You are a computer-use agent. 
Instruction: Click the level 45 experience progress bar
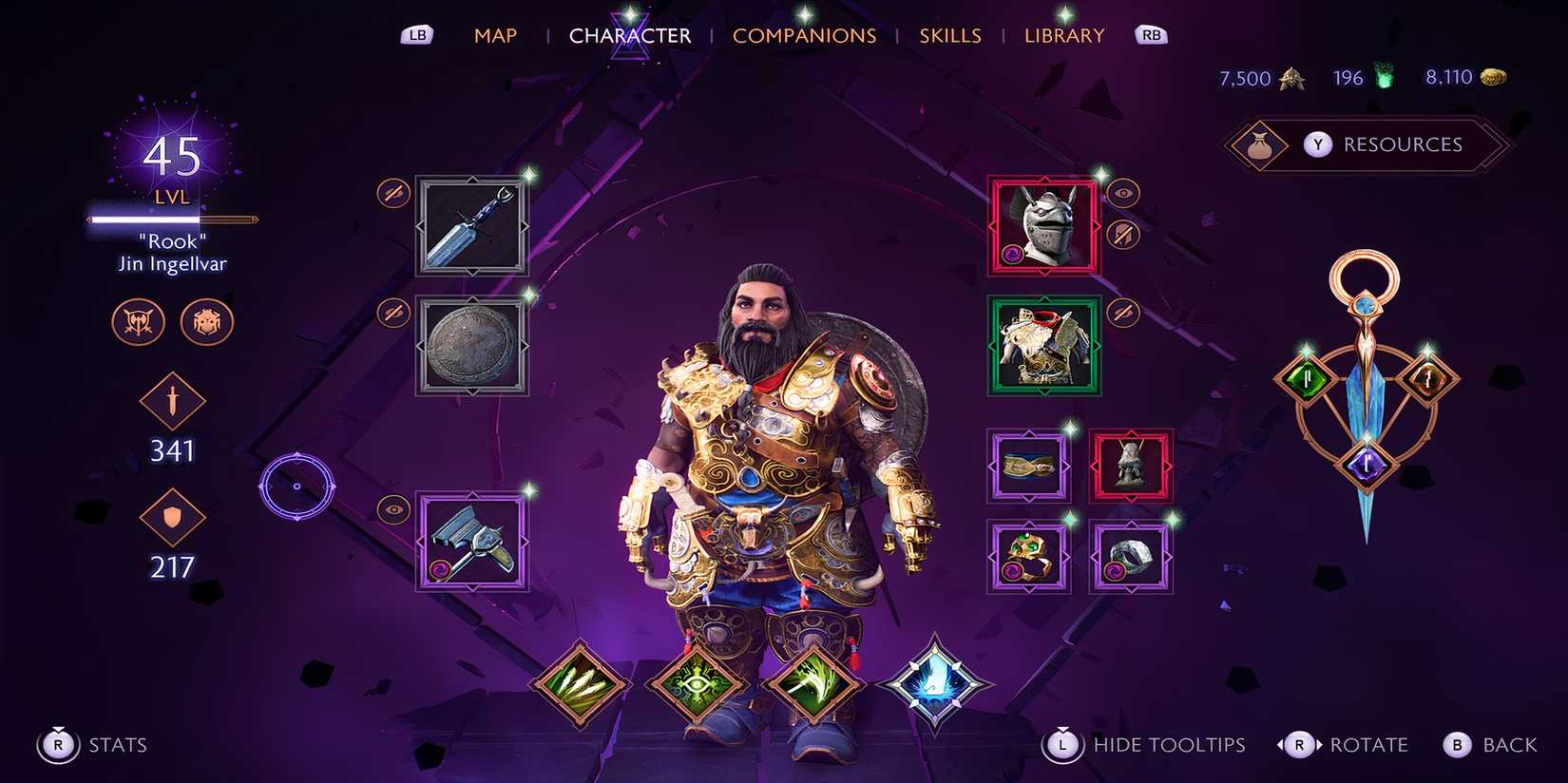point(169,220)
